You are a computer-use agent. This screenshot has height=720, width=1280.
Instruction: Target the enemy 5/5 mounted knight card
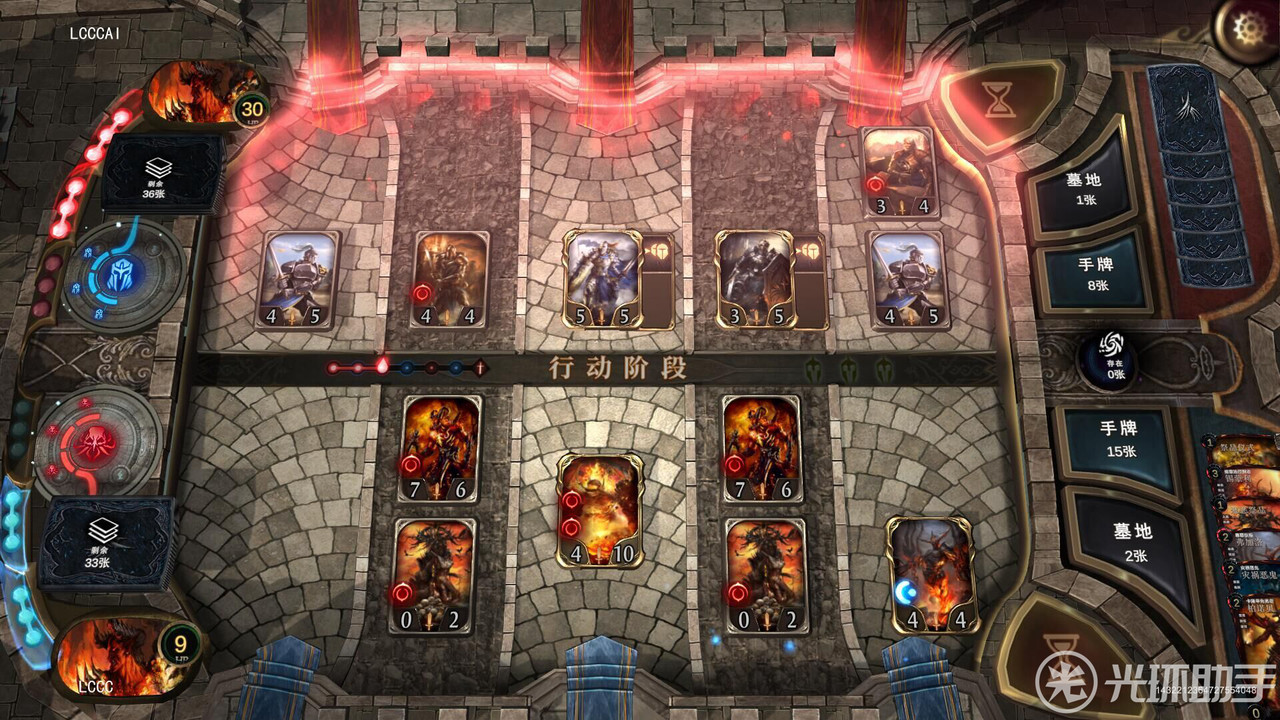[601, 280]
